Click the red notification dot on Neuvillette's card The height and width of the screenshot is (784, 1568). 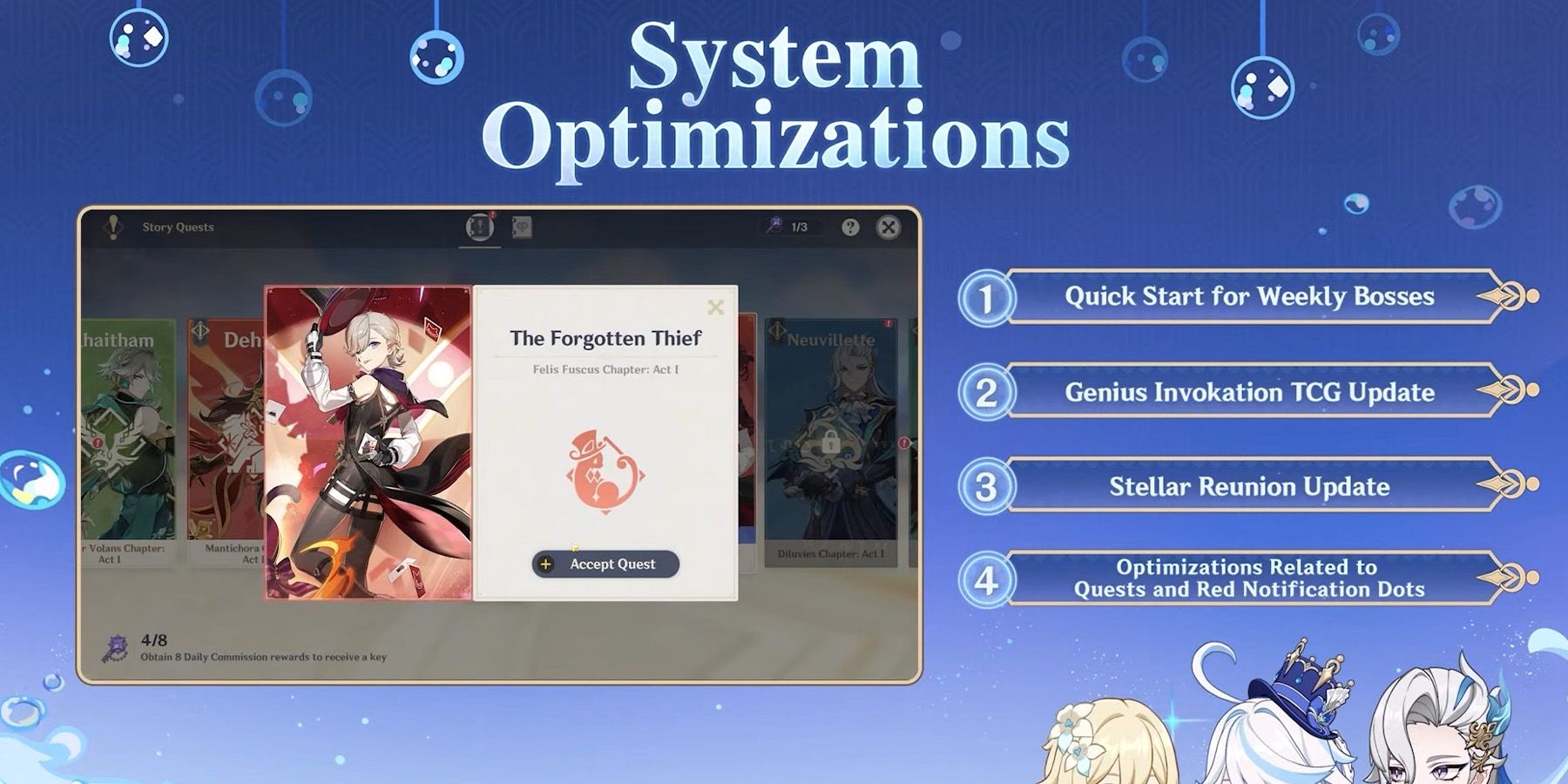(x=887, y=323)
